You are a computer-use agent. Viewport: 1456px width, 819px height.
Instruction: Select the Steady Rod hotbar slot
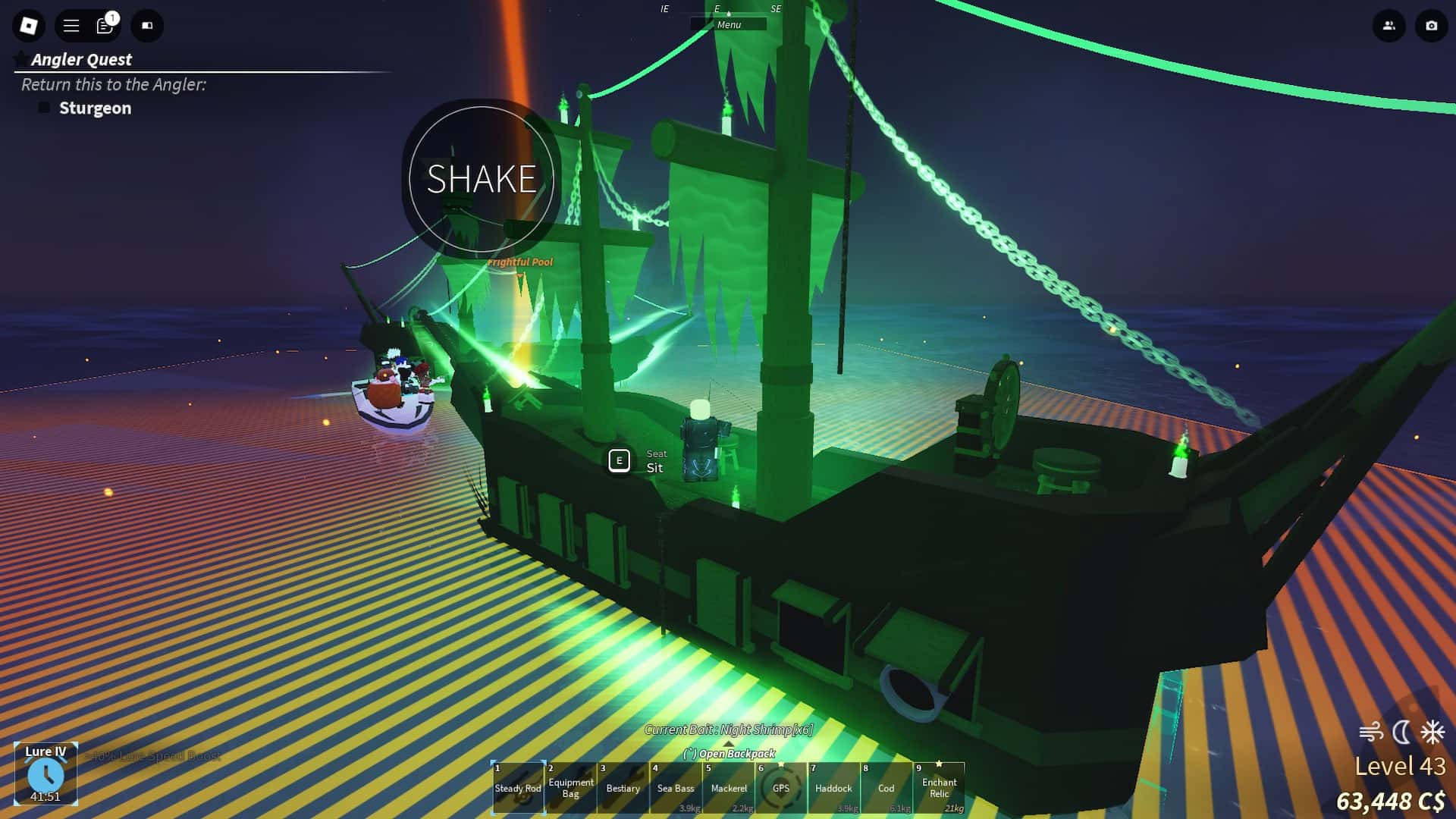coord(519,789)
